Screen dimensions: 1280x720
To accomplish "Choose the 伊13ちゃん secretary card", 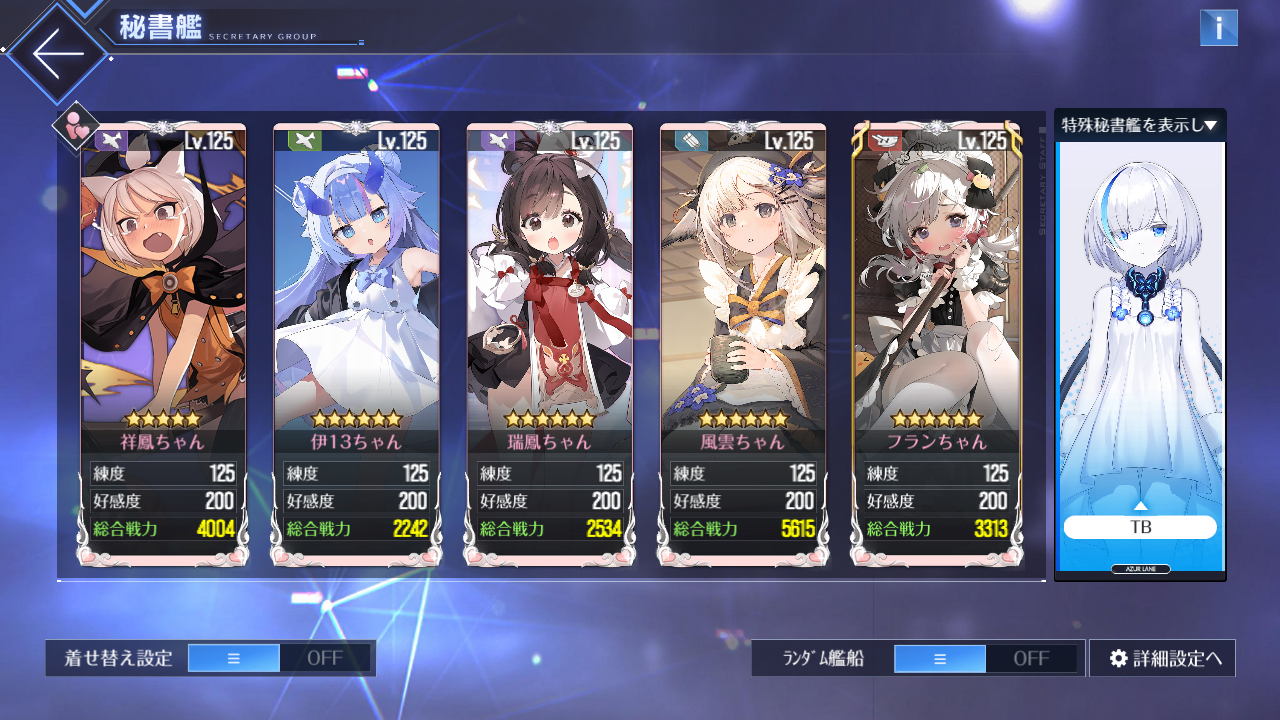I will (356, 300).
